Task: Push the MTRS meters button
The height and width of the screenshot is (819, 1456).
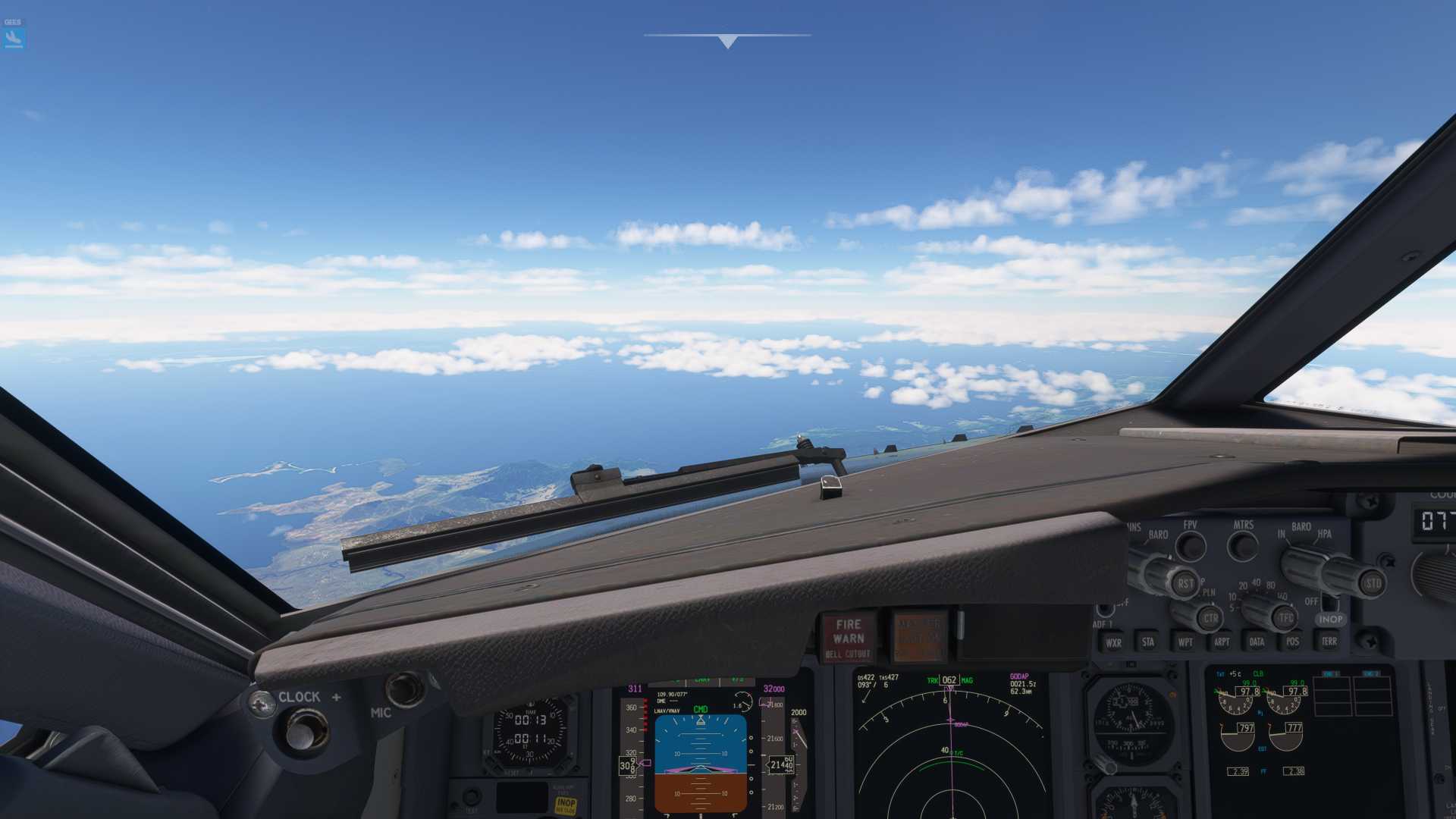Action: pyautogui.click(x=1242, y=545)
